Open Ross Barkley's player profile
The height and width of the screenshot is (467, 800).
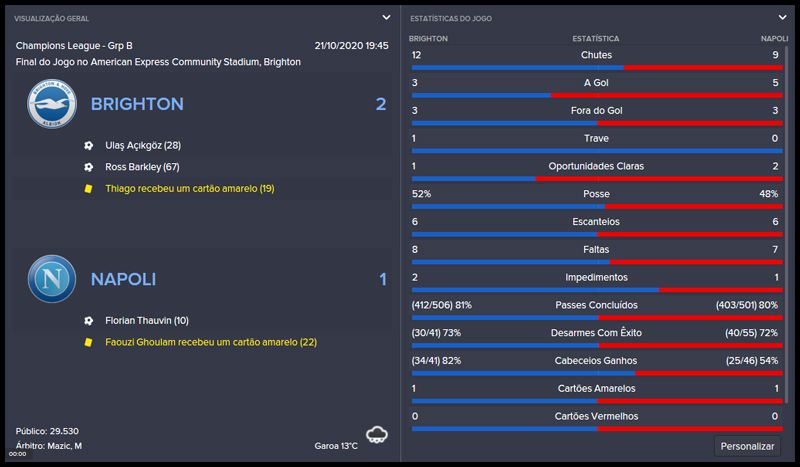point(142,167)
